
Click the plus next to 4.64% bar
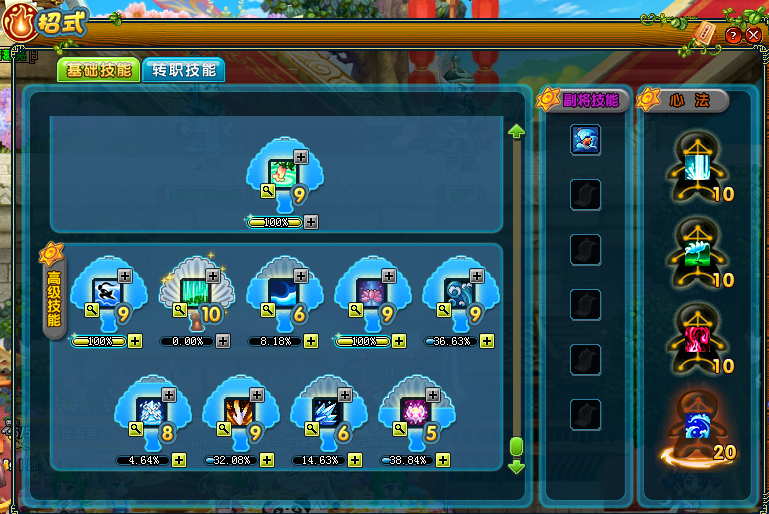[179, 460]
